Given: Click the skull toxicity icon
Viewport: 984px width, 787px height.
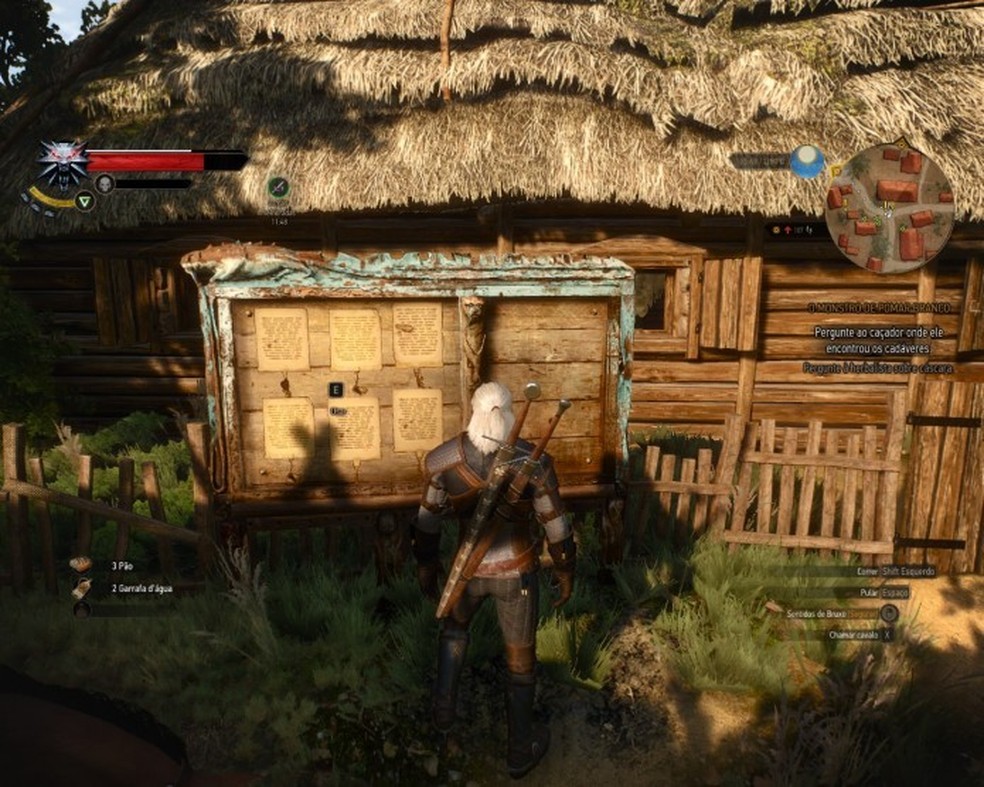Looking at the screenshot, I should click(104, 183).
